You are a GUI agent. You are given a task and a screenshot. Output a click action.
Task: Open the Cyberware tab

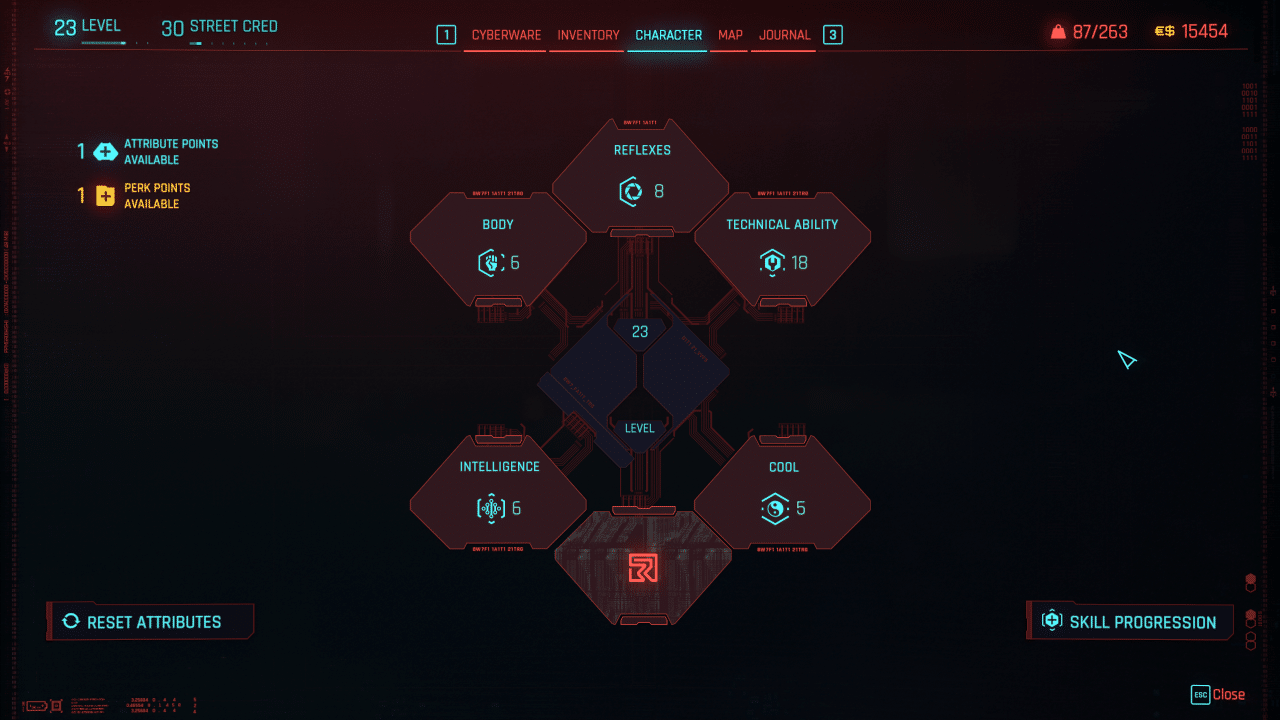click(504, 34)
